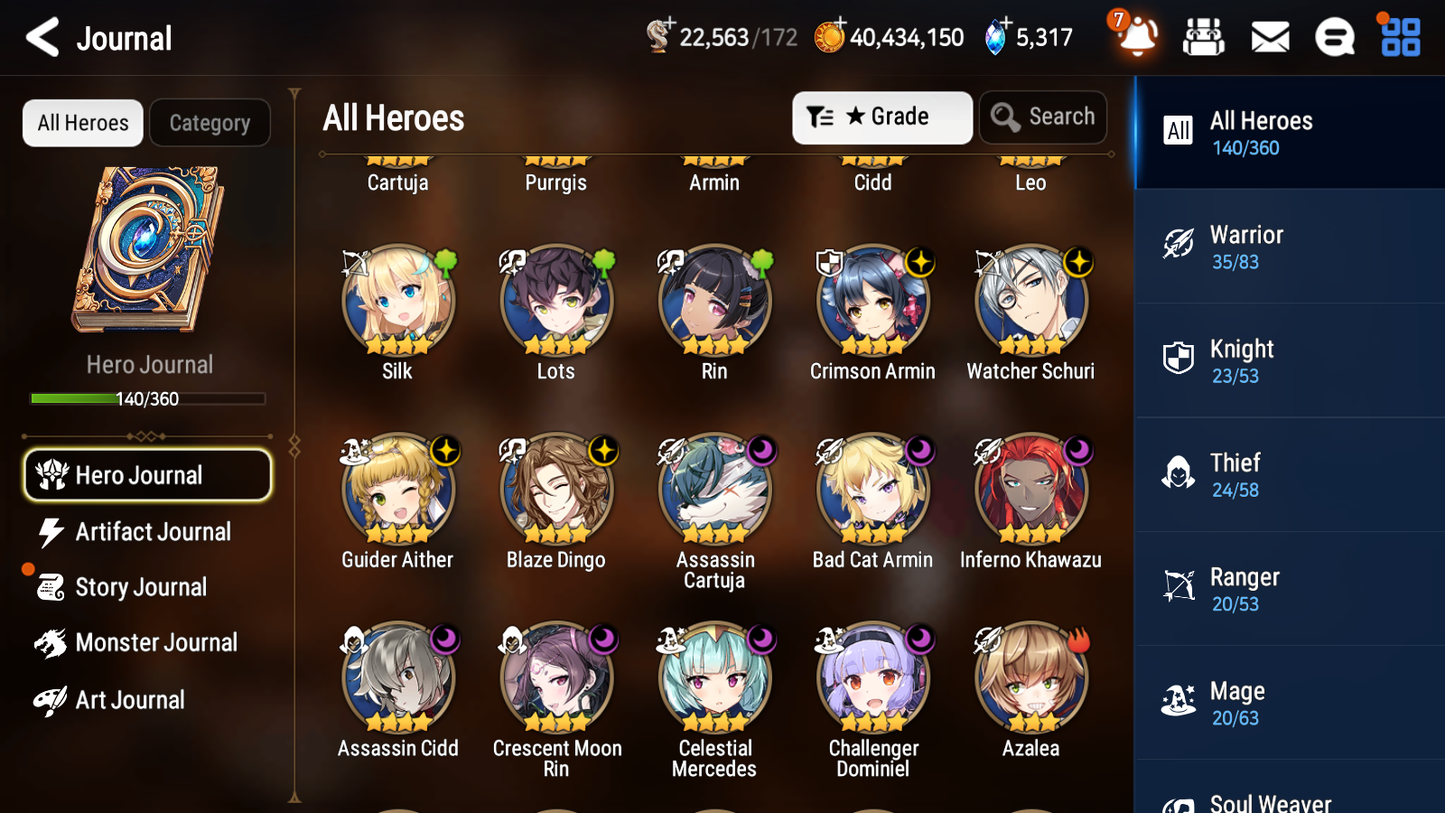Open the Search function for heroes

[x=1043, y=117]
